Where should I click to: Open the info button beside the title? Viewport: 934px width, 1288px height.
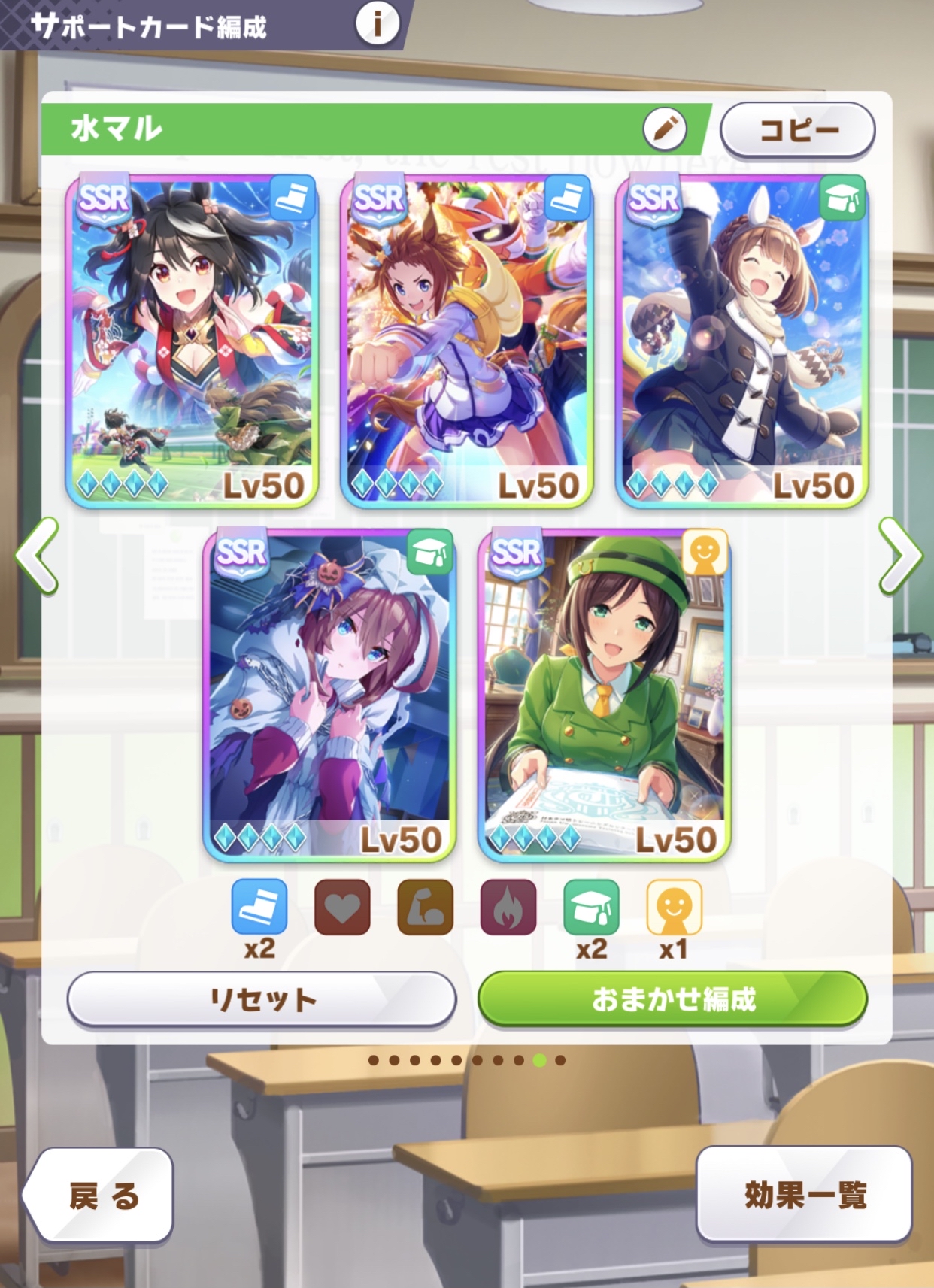click(377, 23)
